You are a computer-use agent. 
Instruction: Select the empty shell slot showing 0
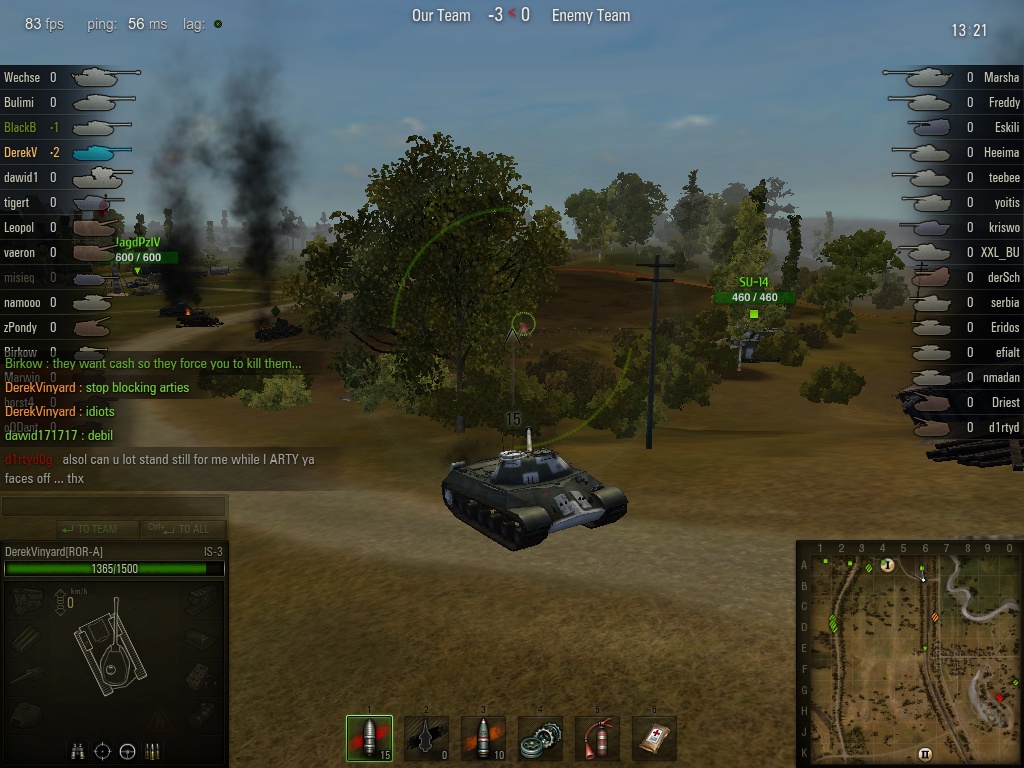(427, 738)
